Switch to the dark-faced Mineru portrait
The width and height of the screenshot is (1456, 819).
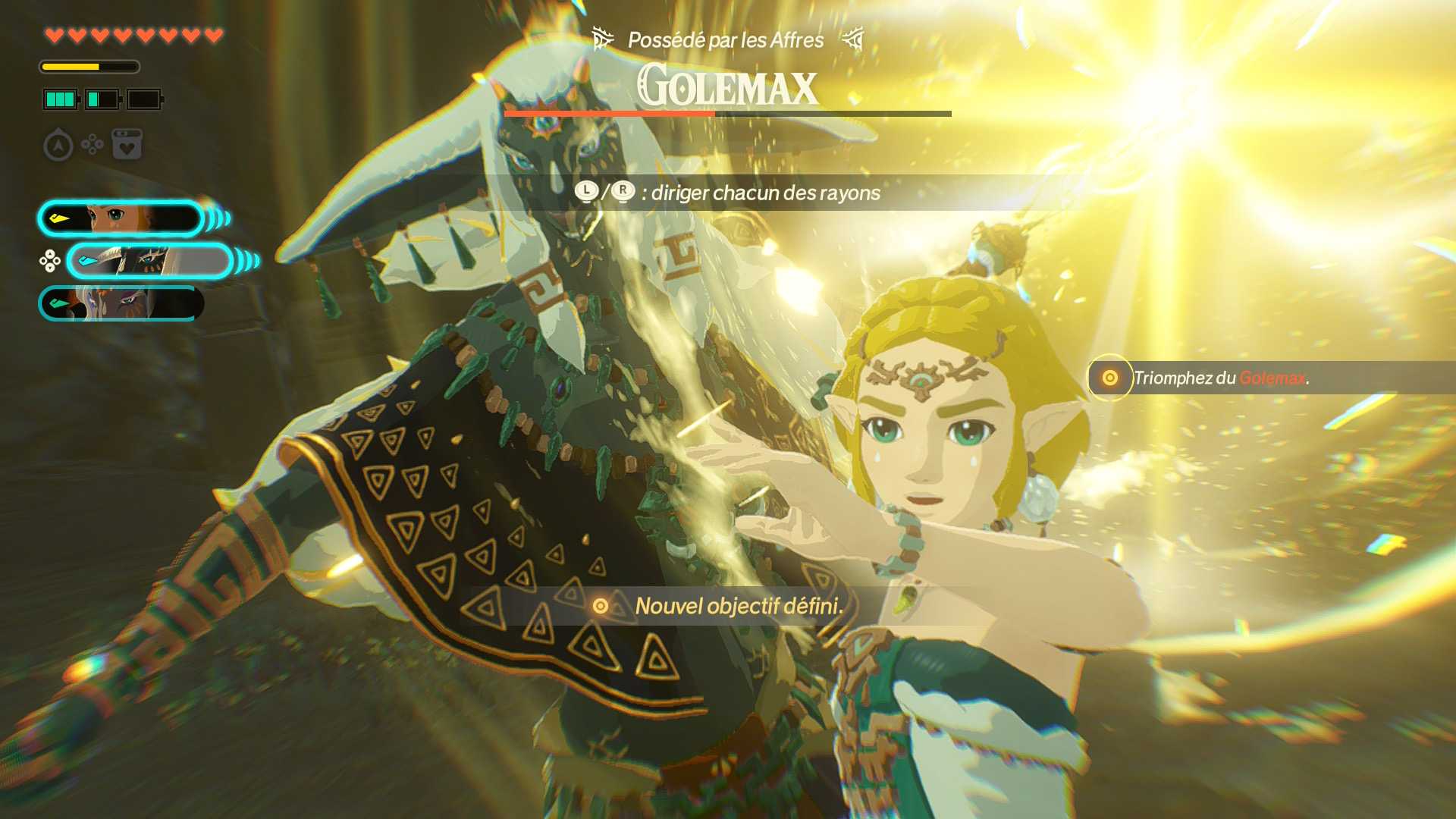(150, 262)
